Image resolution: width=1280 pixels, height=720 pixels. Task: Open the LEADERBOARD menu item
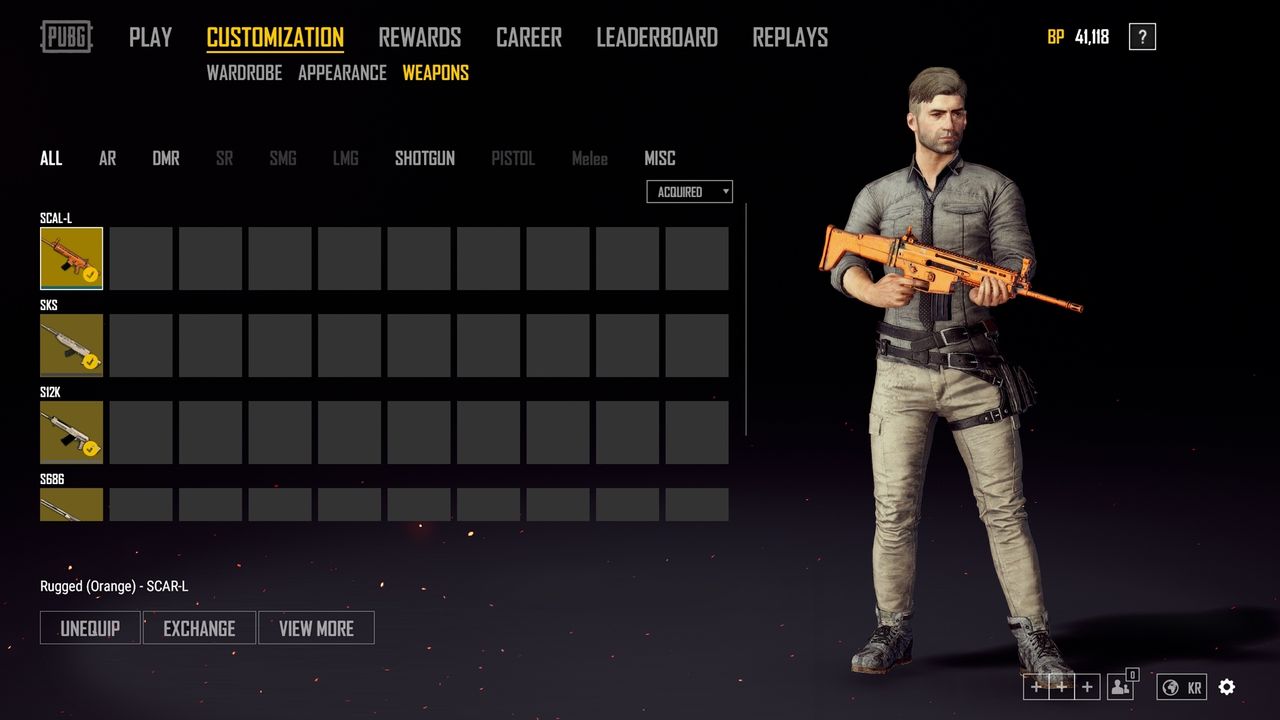coord(657,37)
